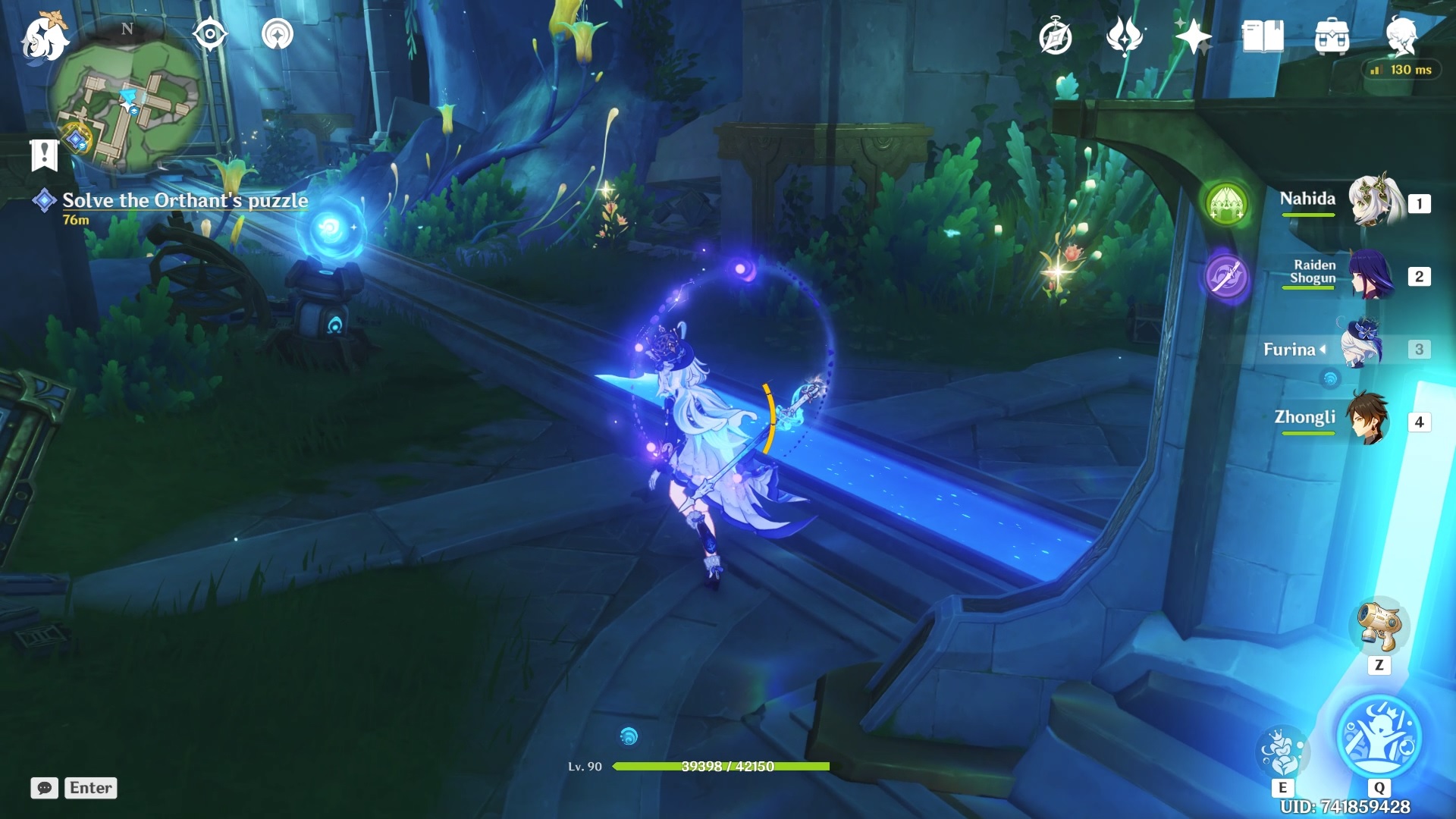Open the co-op mode icon
Screen dimensions: 1456x819
pyautogui.click(x=278, y=35)
